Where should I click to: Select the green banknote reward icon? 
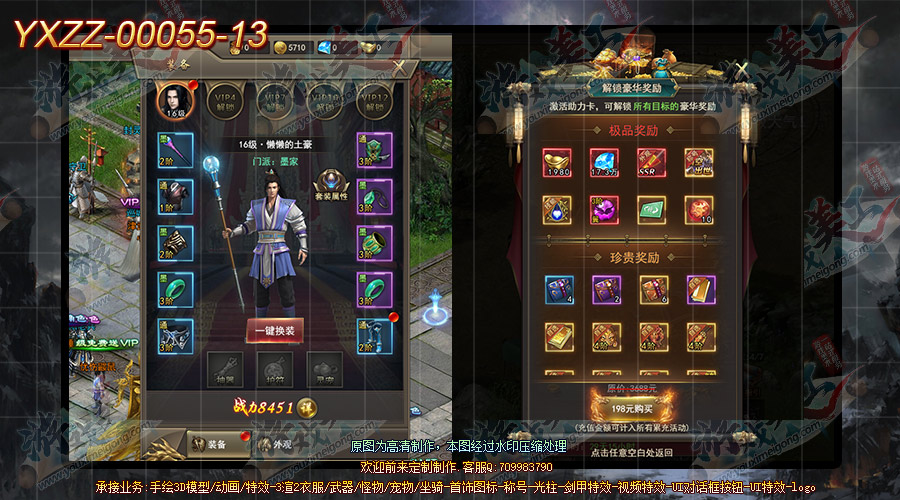click(x=652, y=209)
